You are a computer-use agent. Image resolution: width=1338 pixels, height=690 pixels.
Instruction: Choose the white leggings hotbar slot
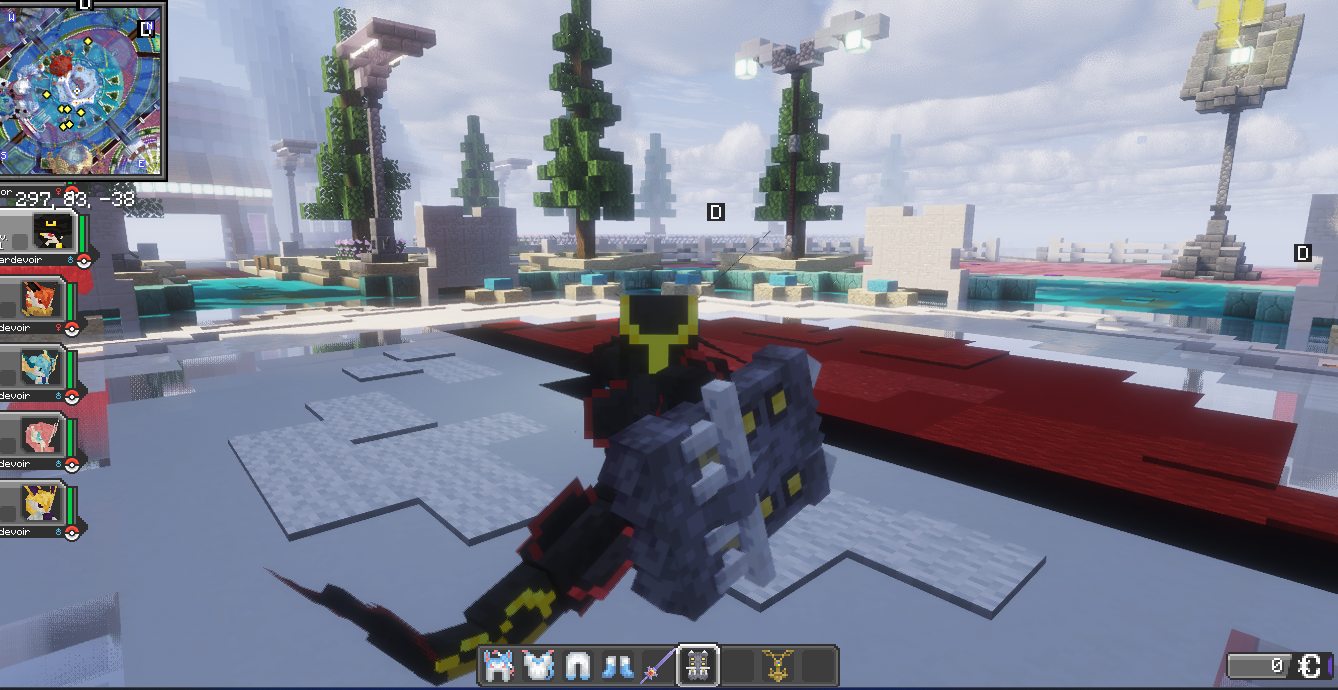pos(578,666)
